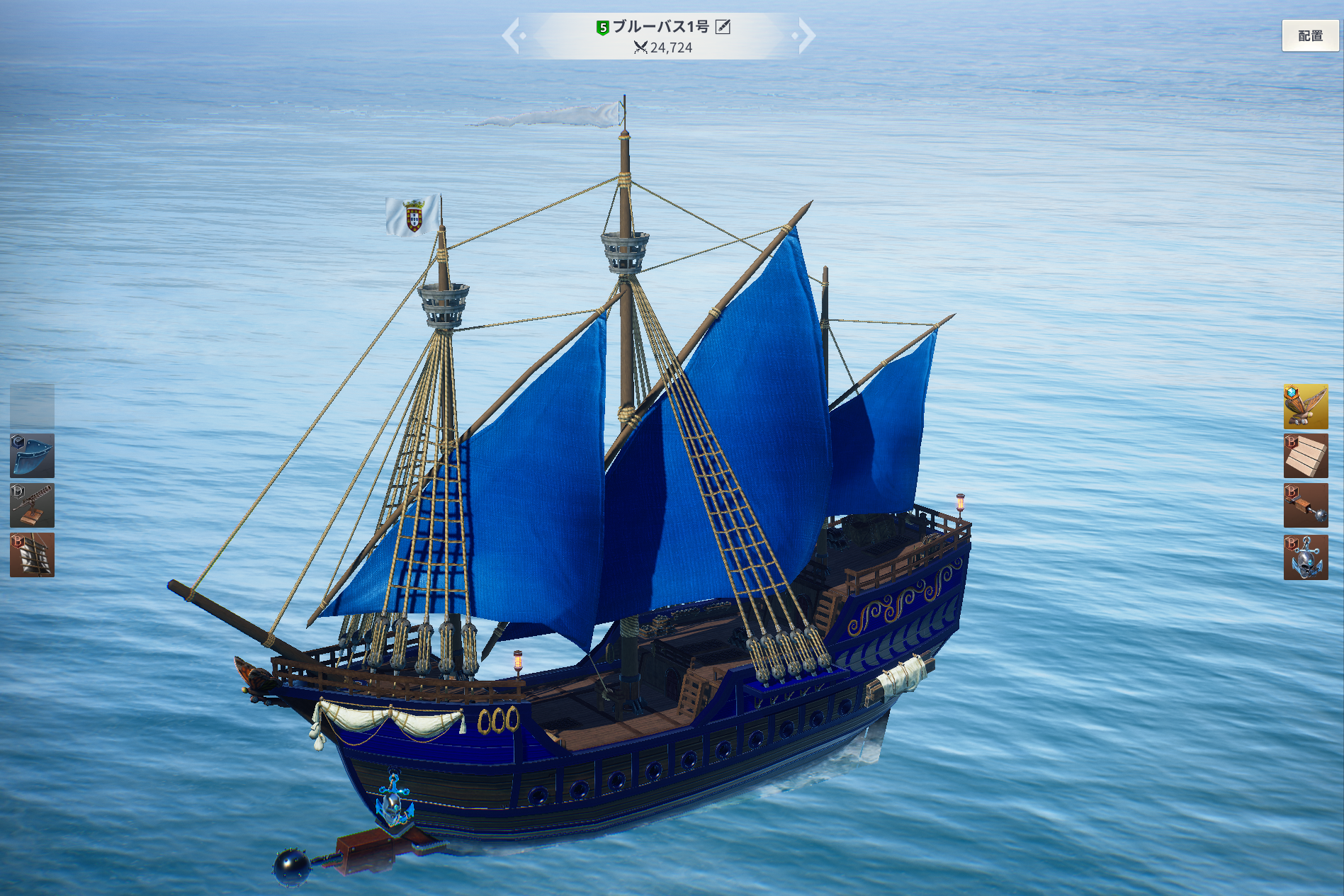
Task: Select the gold butterfly figurehead slot
Action: (x=1305, y=406)
